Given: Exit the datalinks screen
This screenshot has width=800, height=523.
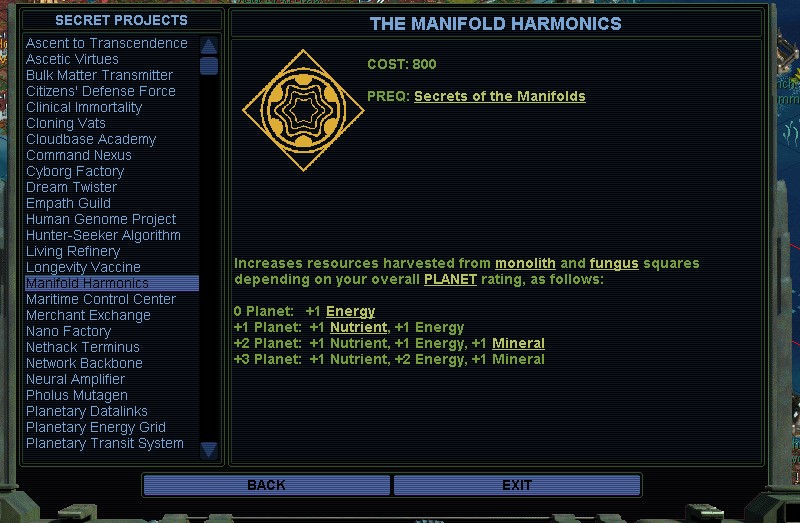Looking at the screenshot, I should point(516,485).
